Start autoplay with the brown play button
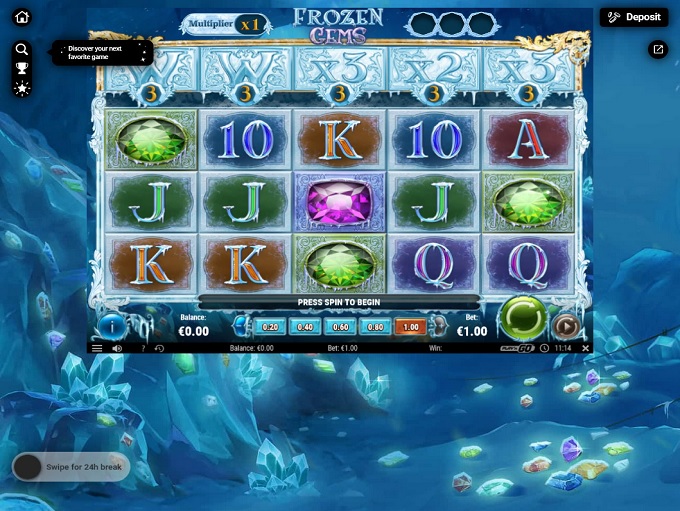The height and width of the screenshot is (511, 680). pos(565,326)
